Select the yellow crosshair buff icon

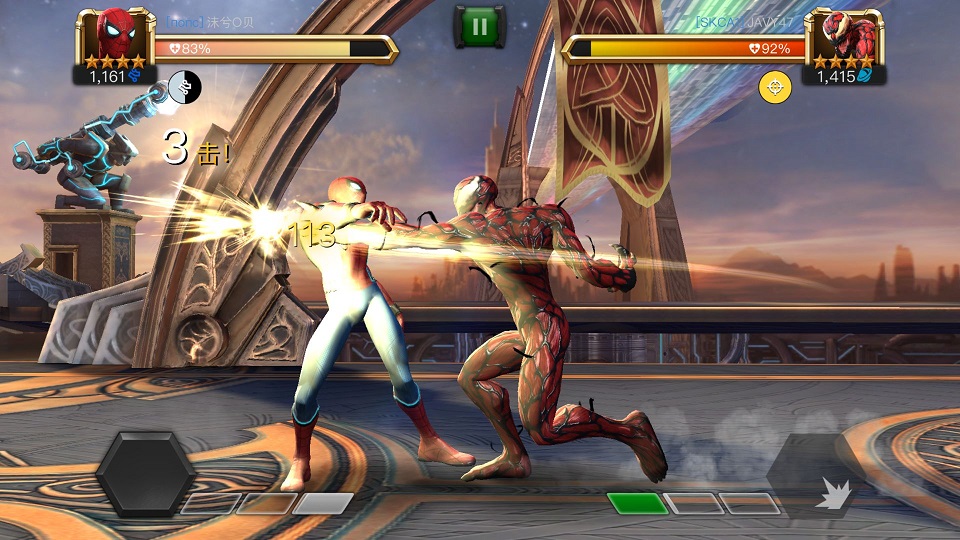(x=775, y=88)
